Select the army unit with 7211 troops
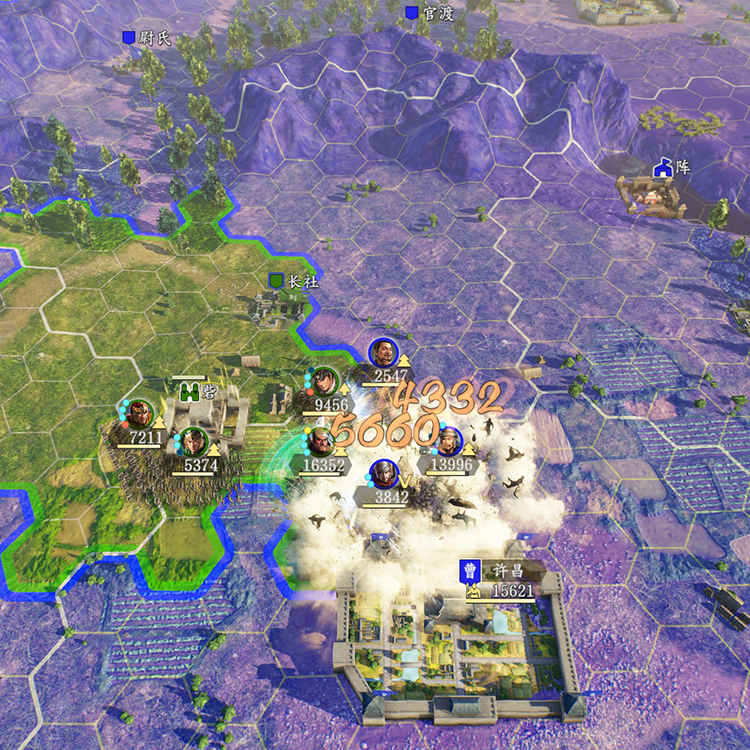This screenshot has width=750, height=750. coord(140,415)
